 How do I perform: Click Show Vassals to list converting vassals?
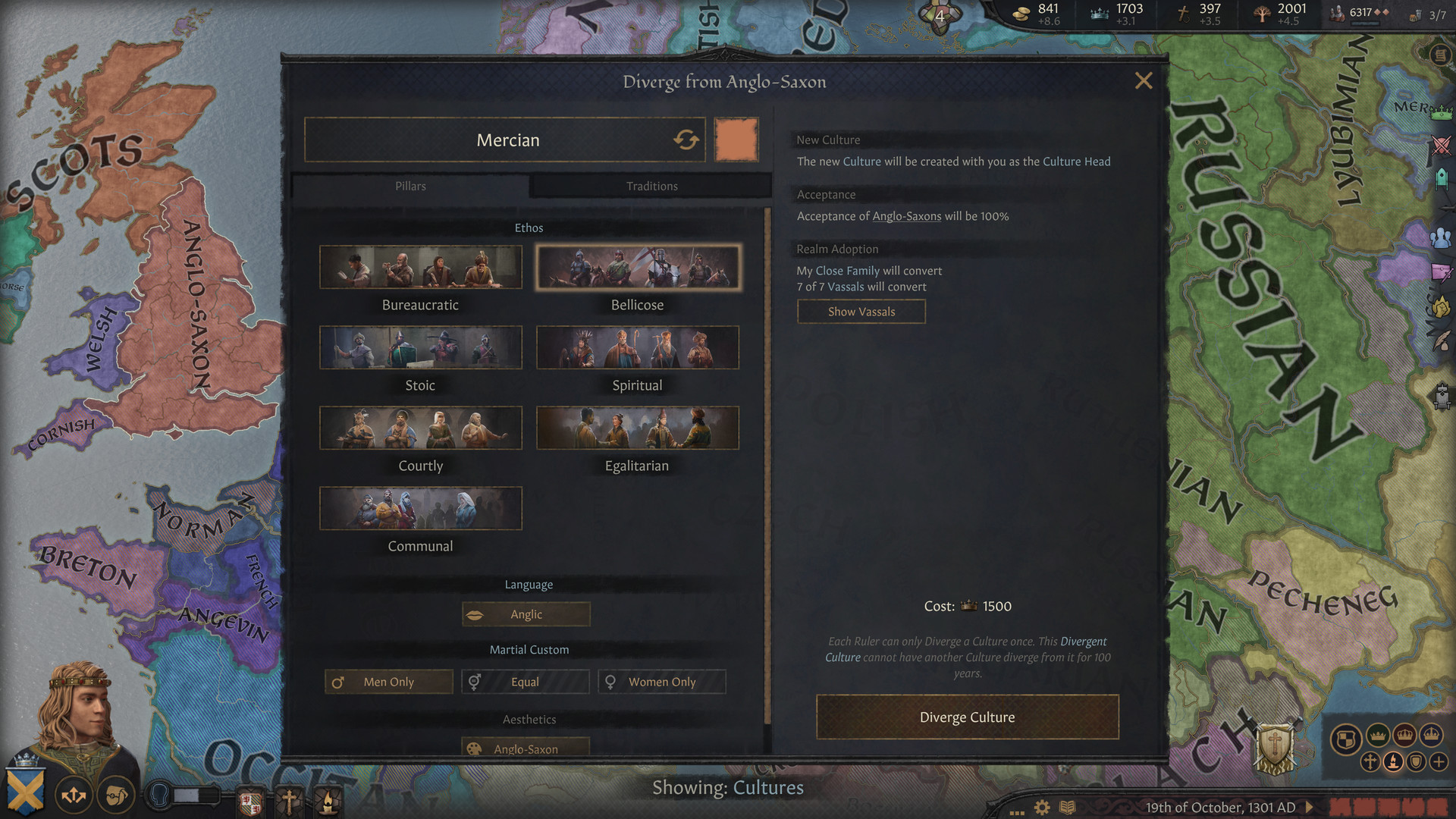coord(861,311)
